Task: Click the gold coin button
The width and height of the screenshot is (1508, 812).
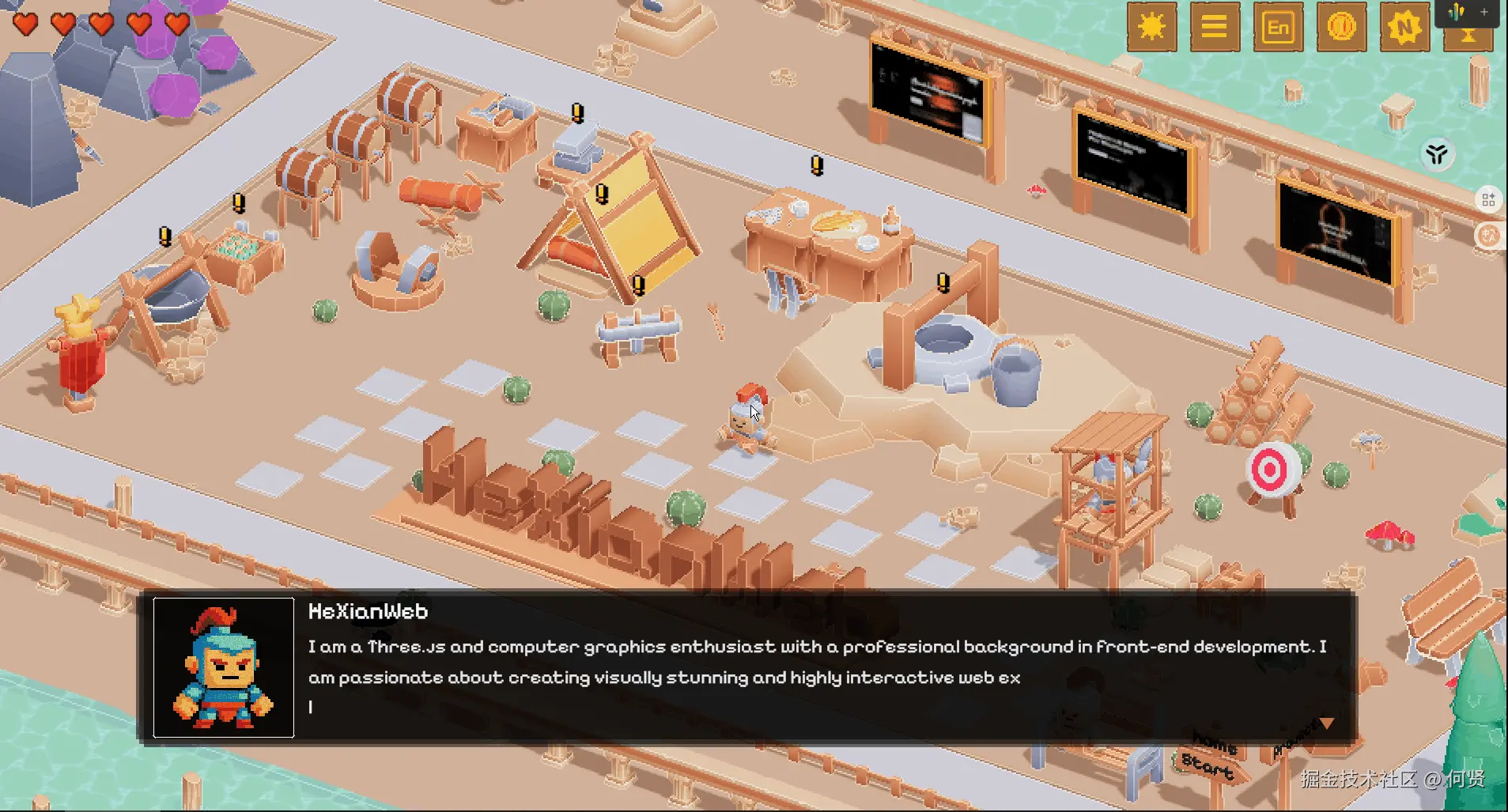Action: tap(1341, 28)
